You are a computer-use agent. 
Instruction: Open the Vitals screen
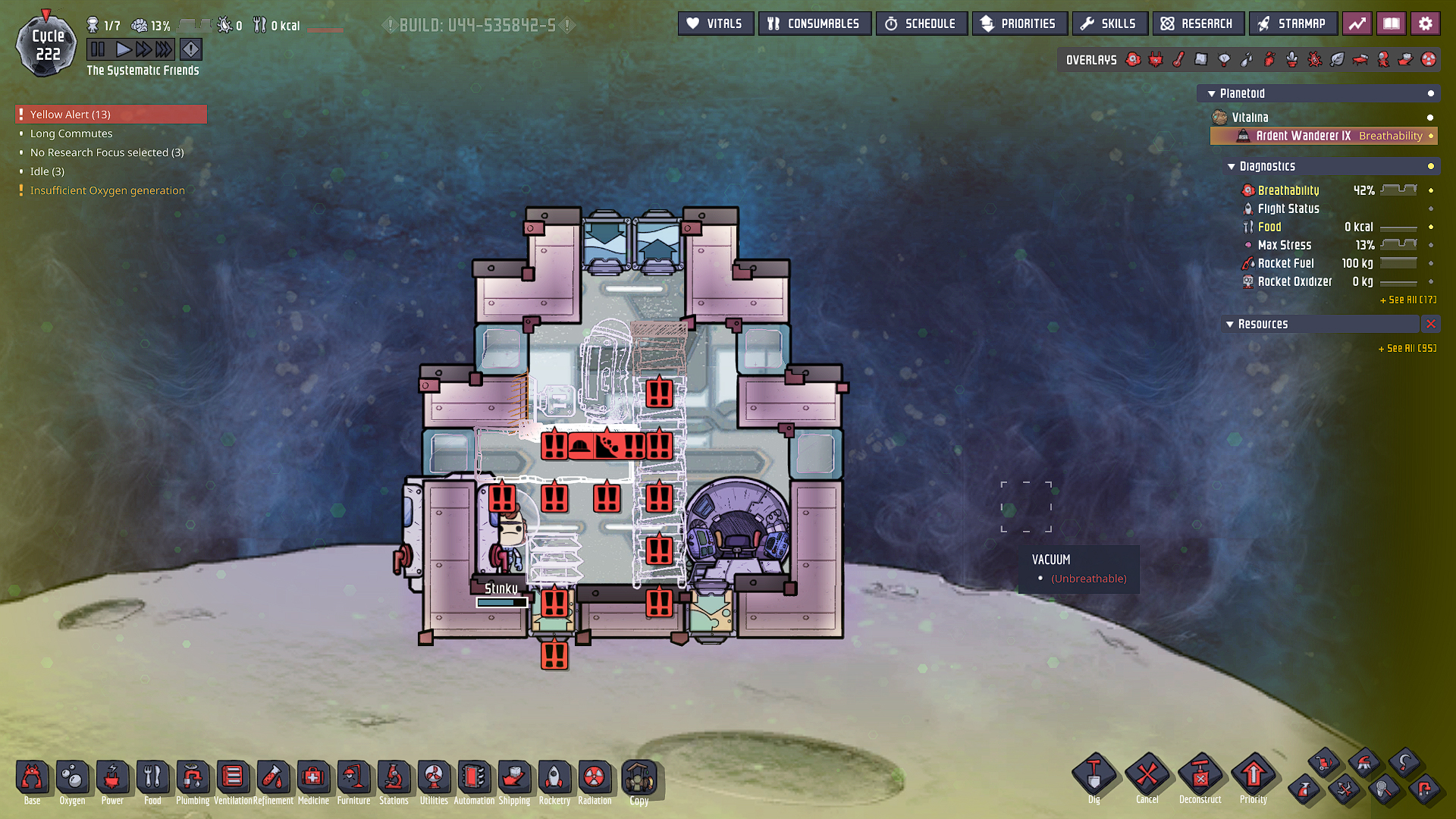click(x=715, y=24)
